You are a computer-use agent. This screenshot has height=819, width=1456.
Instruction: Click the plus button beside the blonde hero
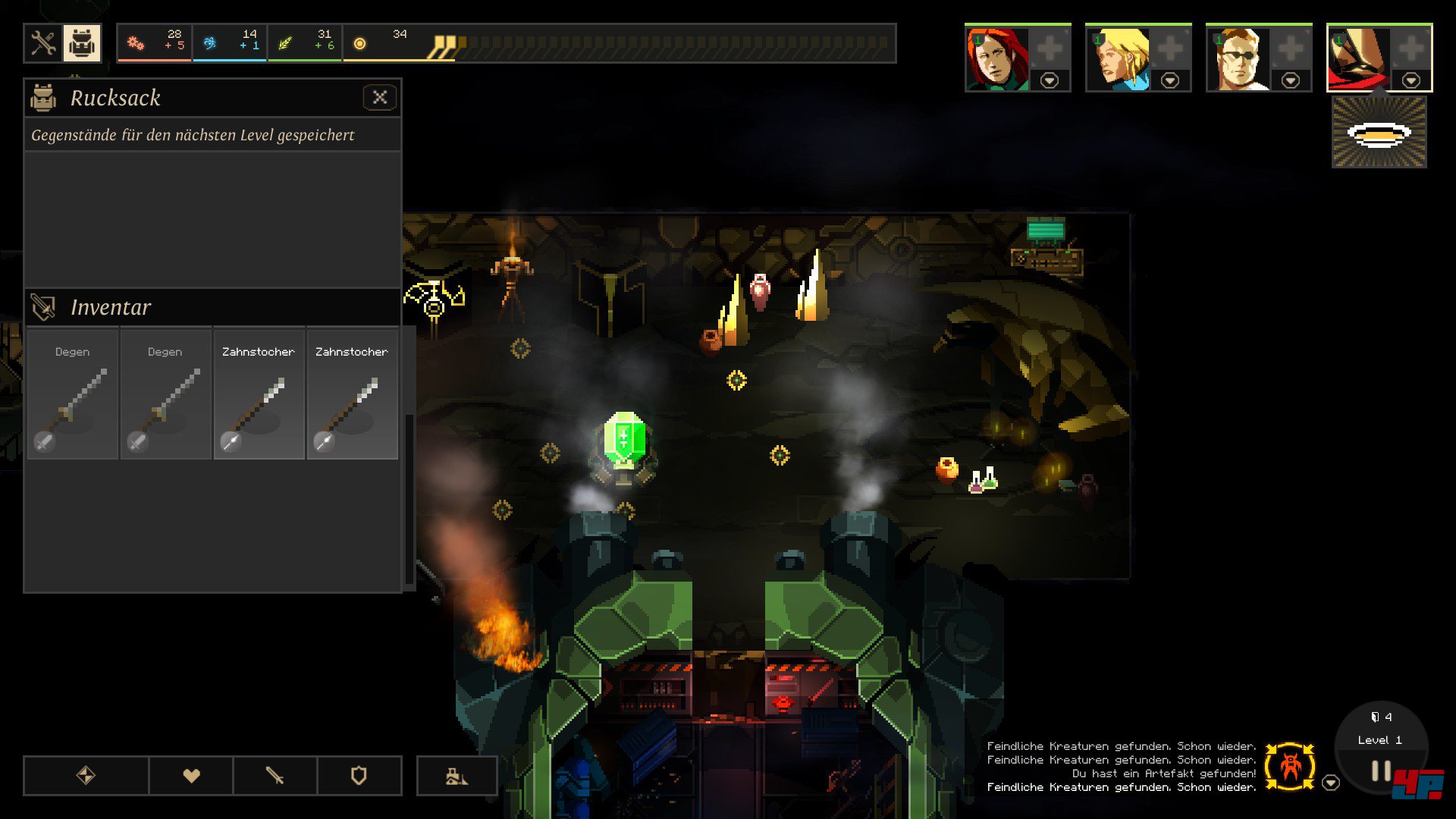click(1170, 49)
